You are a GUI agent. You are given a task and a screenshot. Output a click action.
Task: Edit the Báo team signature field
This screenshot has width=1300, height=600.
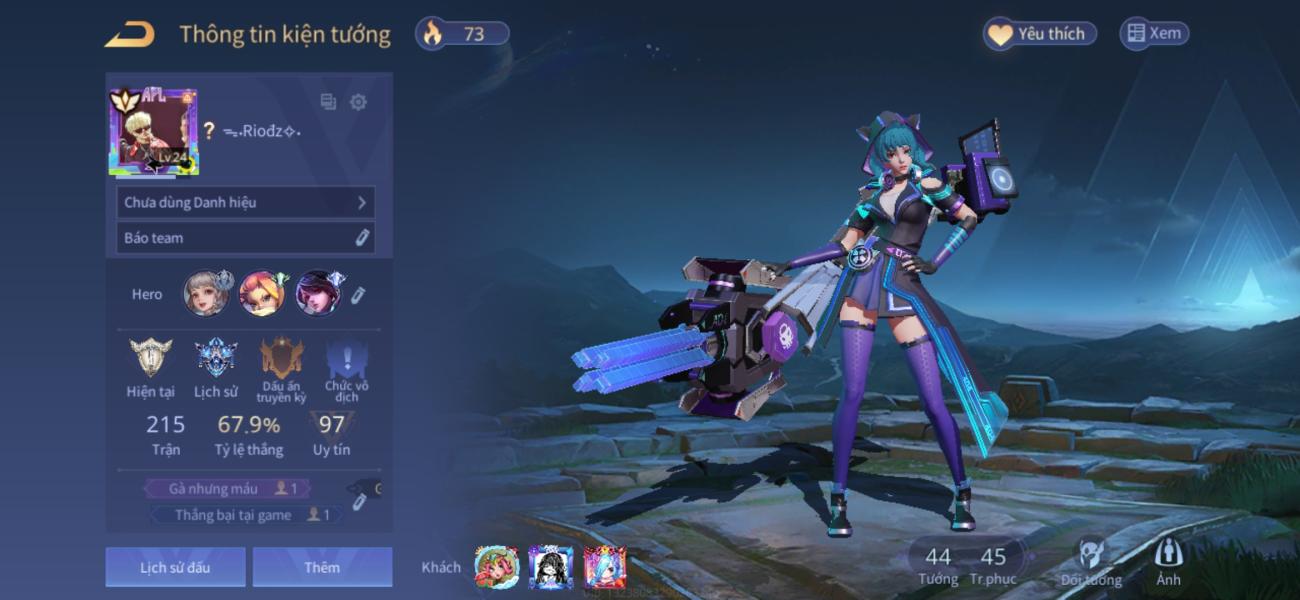tap(245, 238)
